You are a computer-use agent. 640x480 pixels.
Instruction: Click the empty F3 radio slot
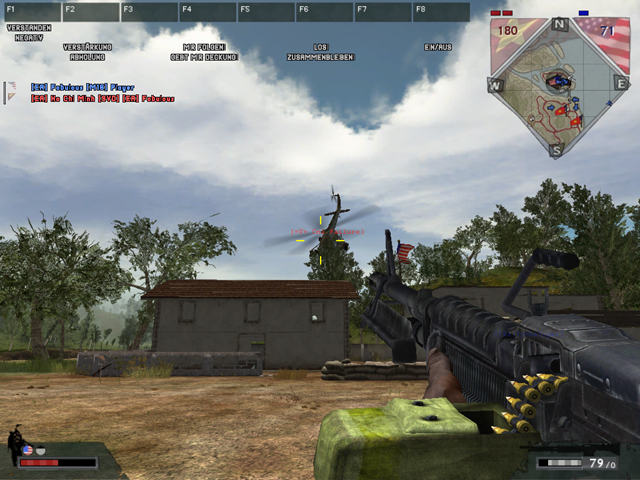pos(149,12)
